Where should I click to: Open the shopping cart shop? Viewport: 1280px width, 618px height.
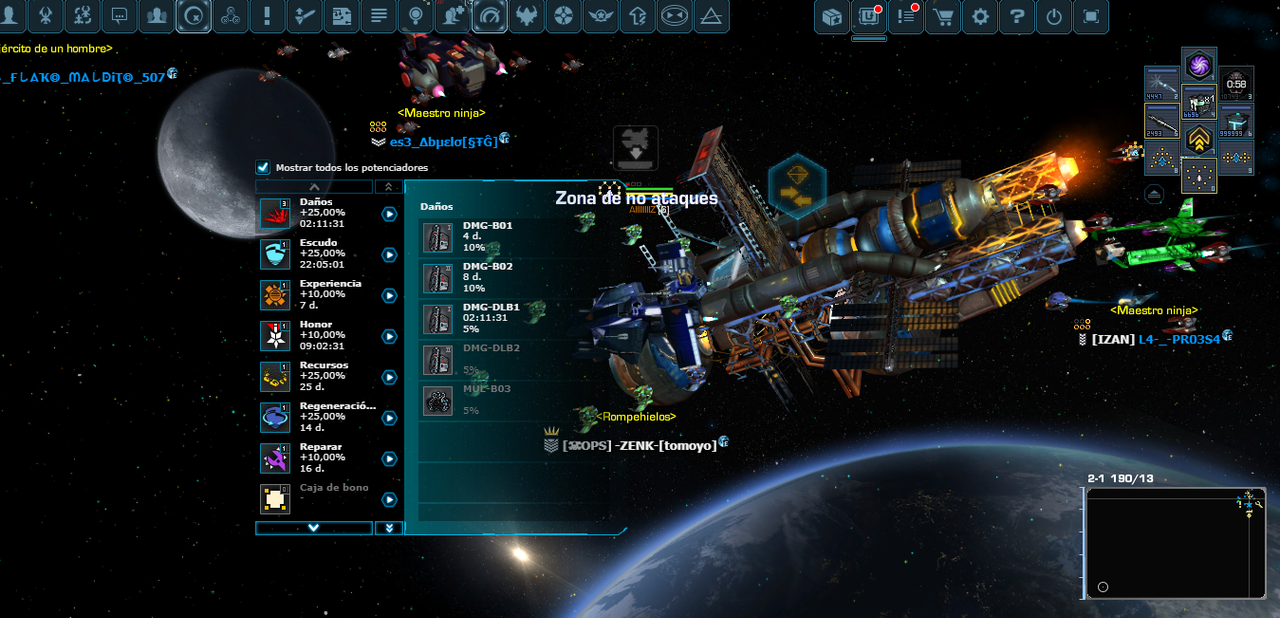pyautogui.click(x=943, y=17)
